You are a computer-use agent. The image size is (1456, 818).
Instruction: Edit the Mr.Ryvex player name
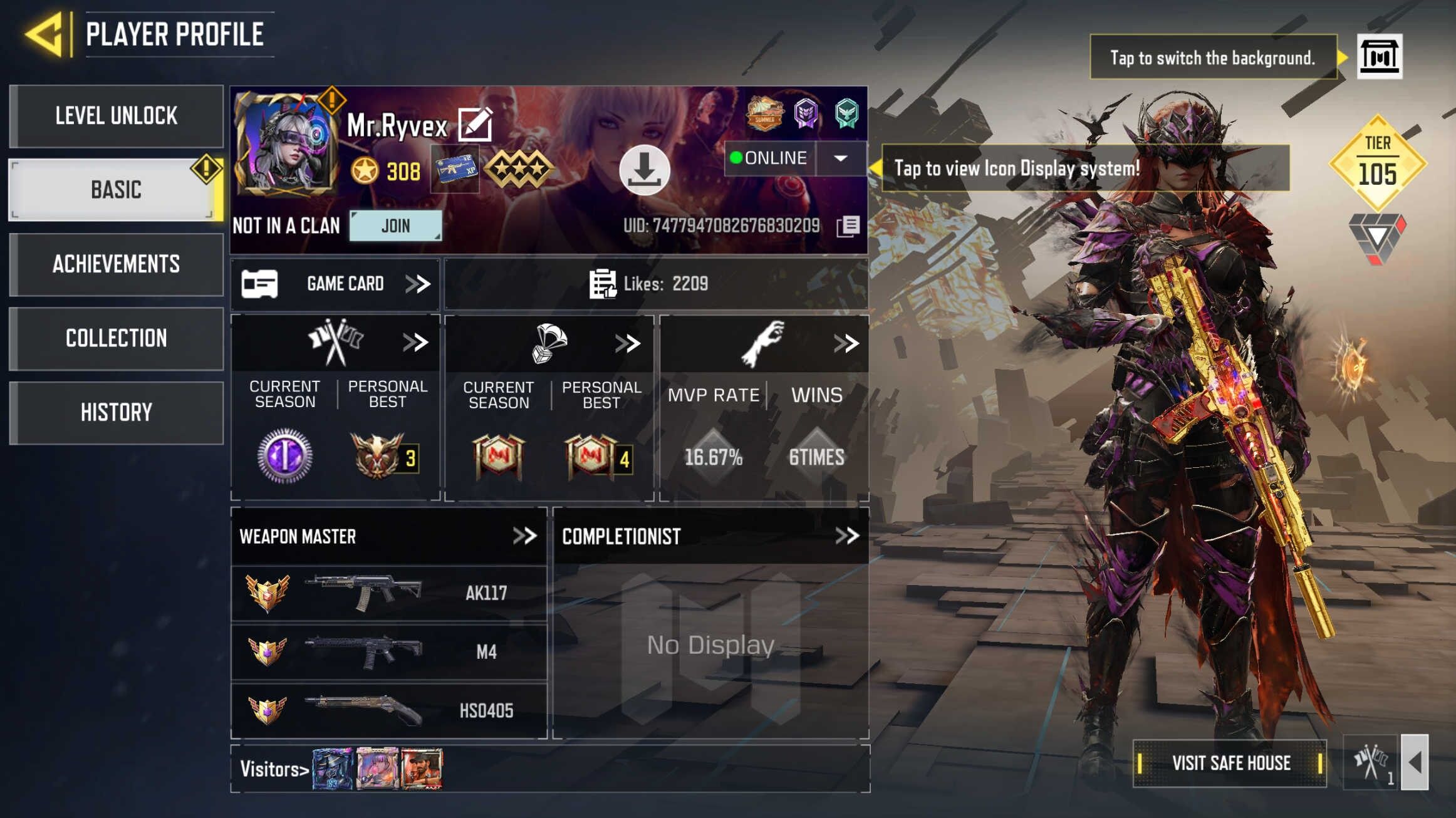(475, 124)
